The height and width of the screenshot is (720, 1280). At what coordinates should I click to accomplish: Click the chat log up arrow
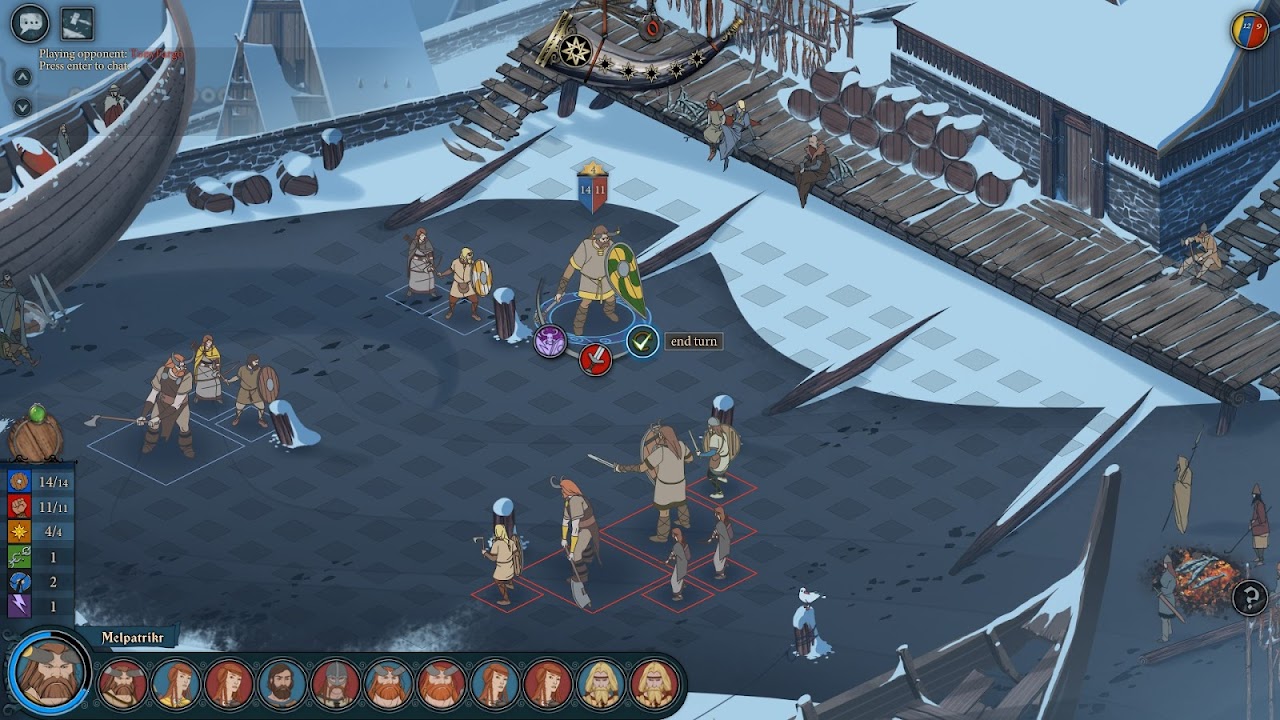click(x=22, y=77)
